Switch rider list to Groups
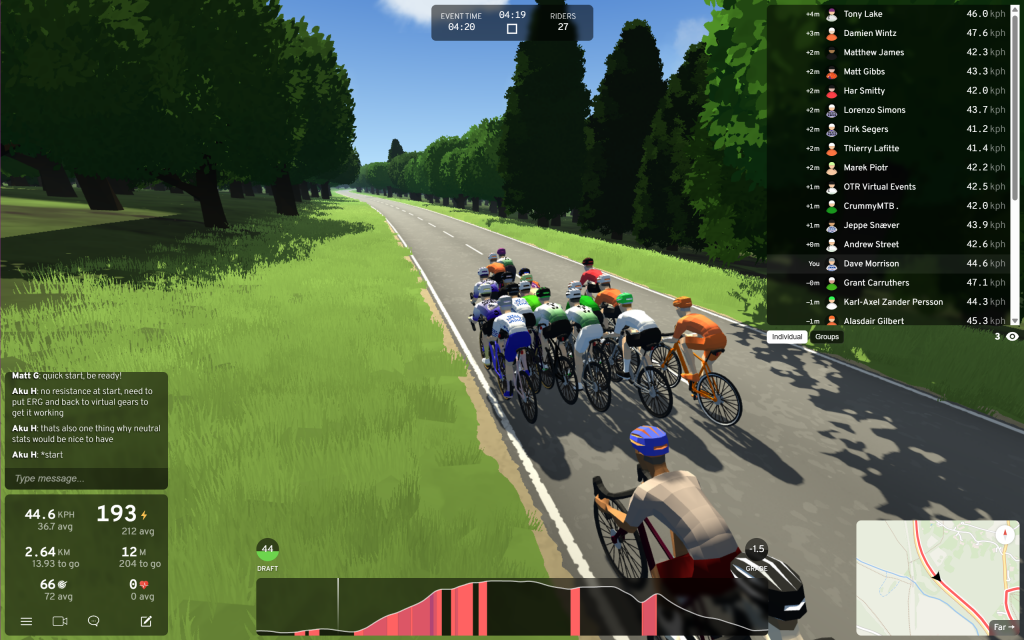 [x=827, y=337]
